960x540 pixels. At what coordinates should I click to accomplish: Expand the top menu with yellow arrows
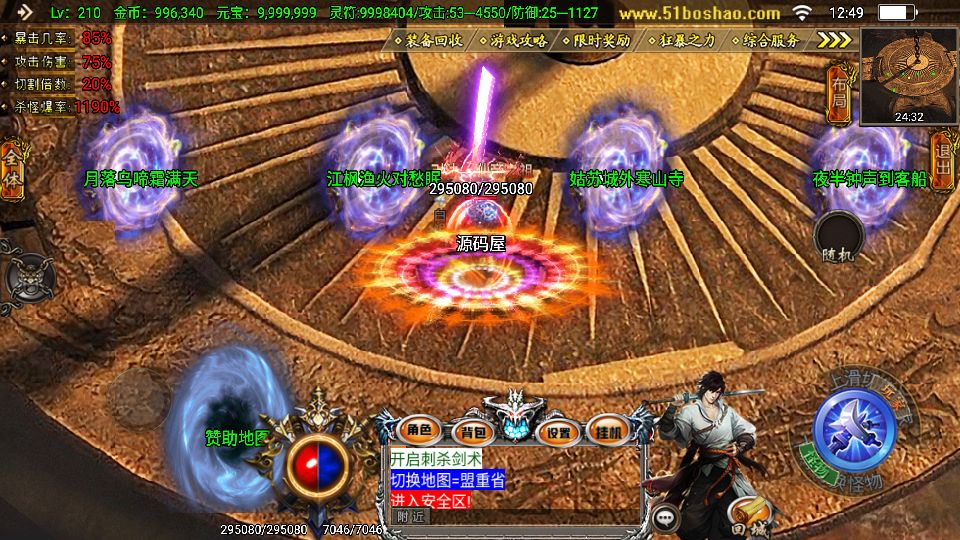833,40
